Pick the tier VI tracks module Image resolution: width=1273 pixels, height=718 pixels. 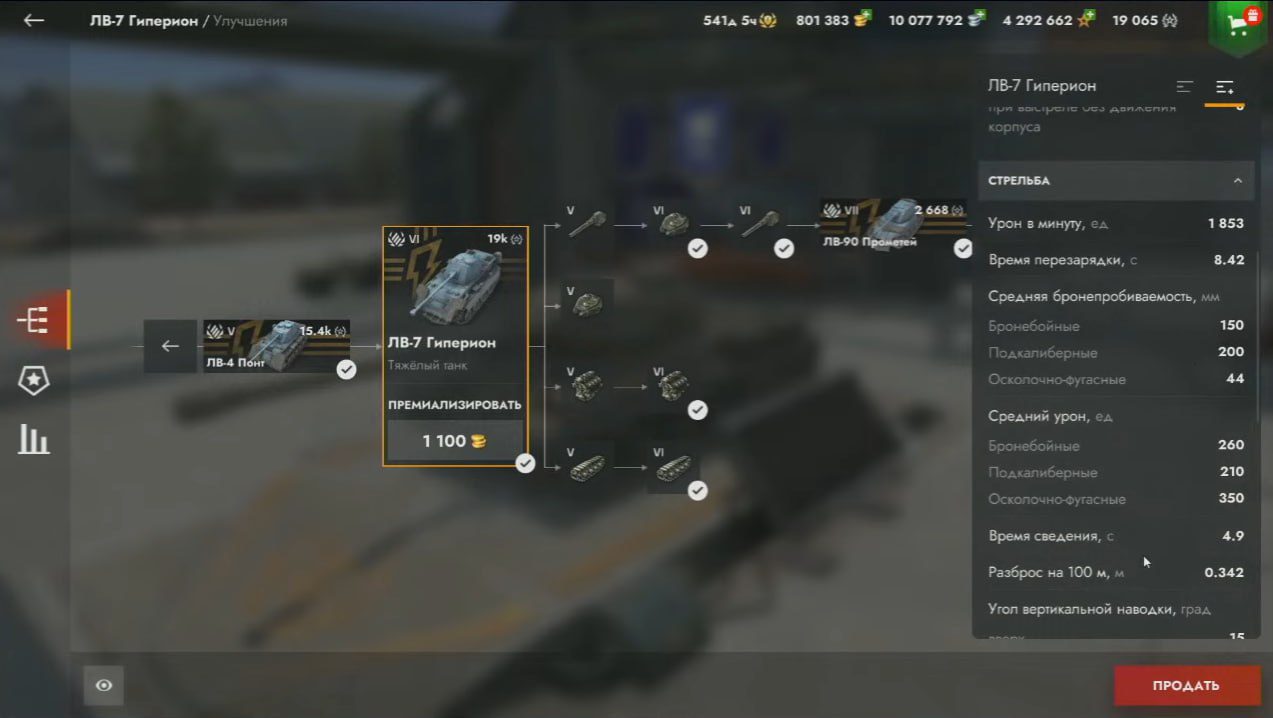pos(674,467)
